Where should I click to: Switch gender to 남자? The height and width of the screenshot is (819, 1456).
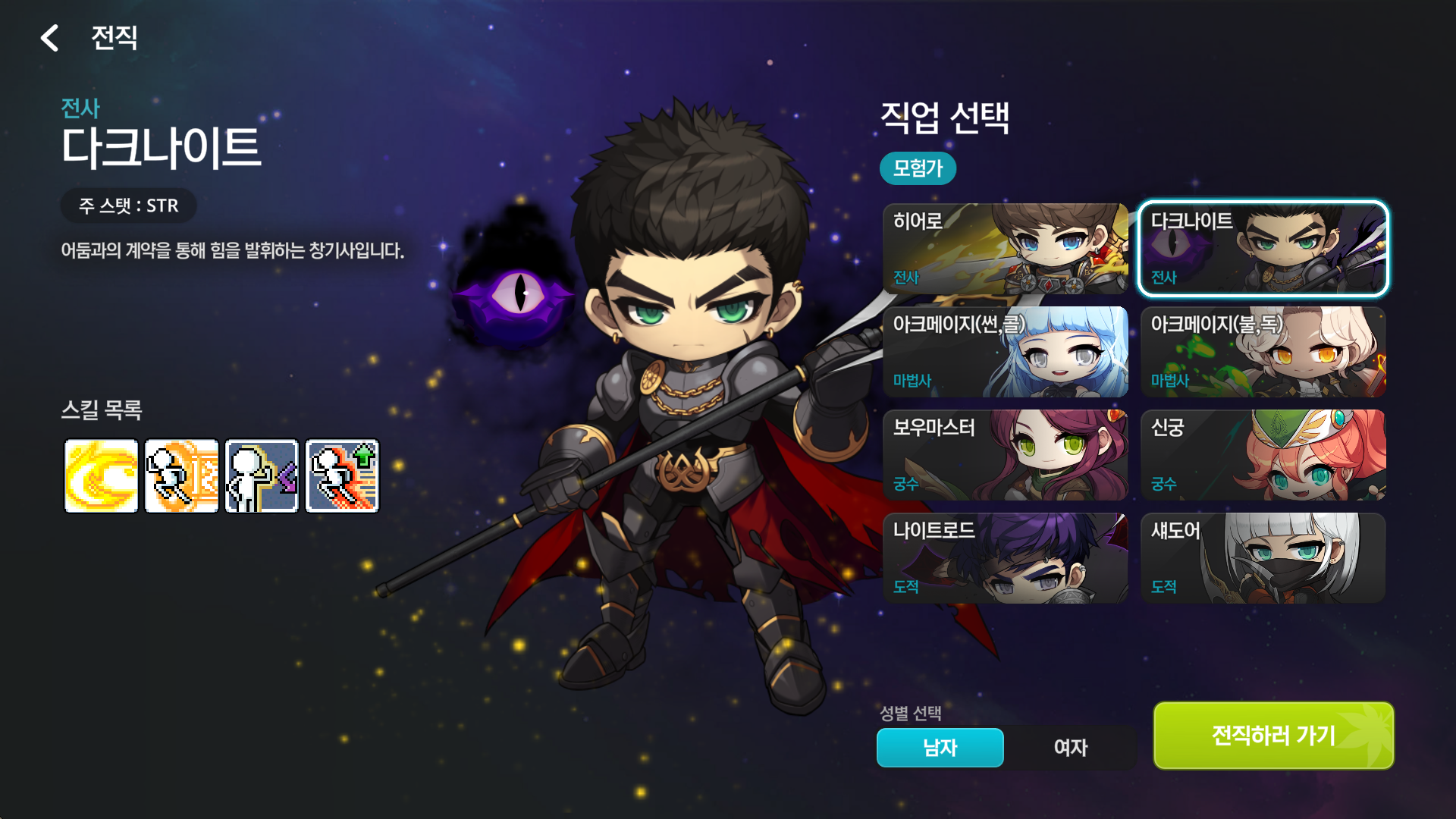[x=940, y=748]
